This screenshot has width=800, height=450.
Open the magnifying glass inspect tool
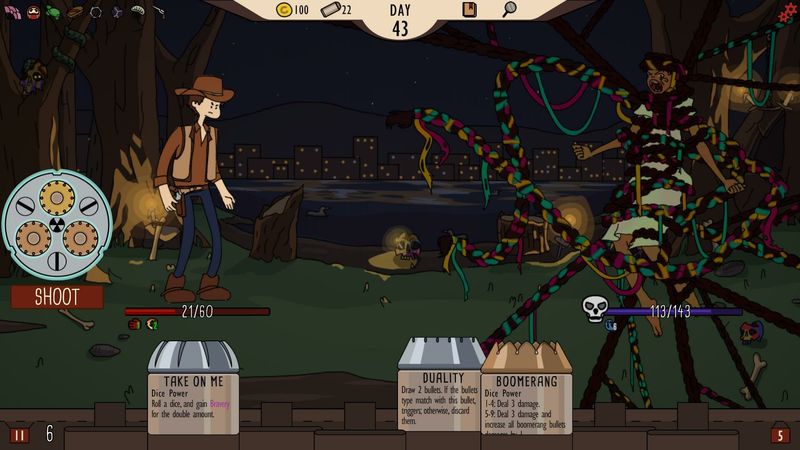pyautogui.click(x=509, y=10)
